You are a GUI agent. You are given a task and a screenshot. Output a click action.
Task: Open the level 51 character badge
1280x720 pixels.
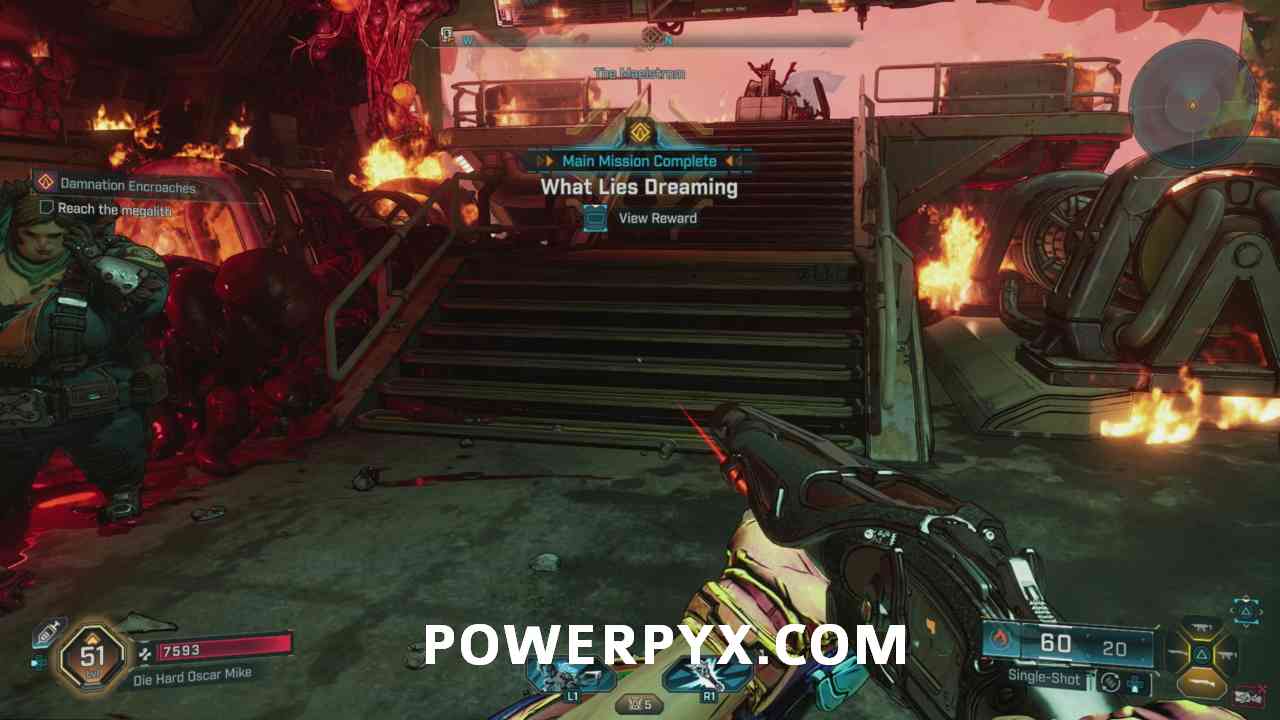click(x=93, y=657)
